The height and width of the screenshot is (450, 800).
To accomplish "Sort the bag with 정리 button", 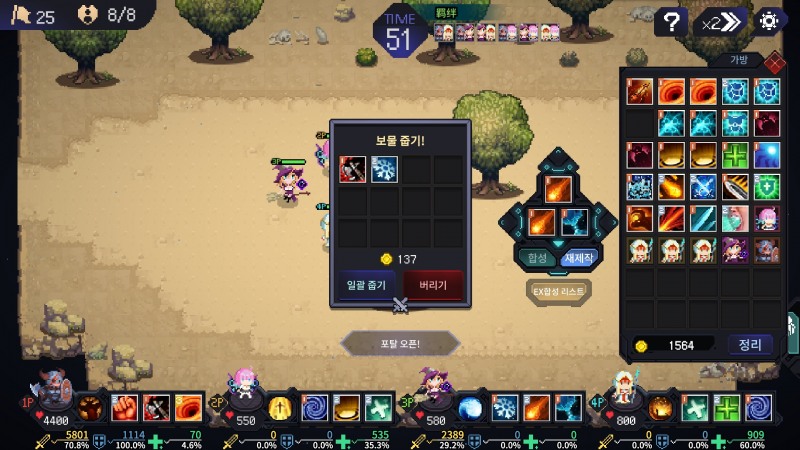I will [750, 345].
